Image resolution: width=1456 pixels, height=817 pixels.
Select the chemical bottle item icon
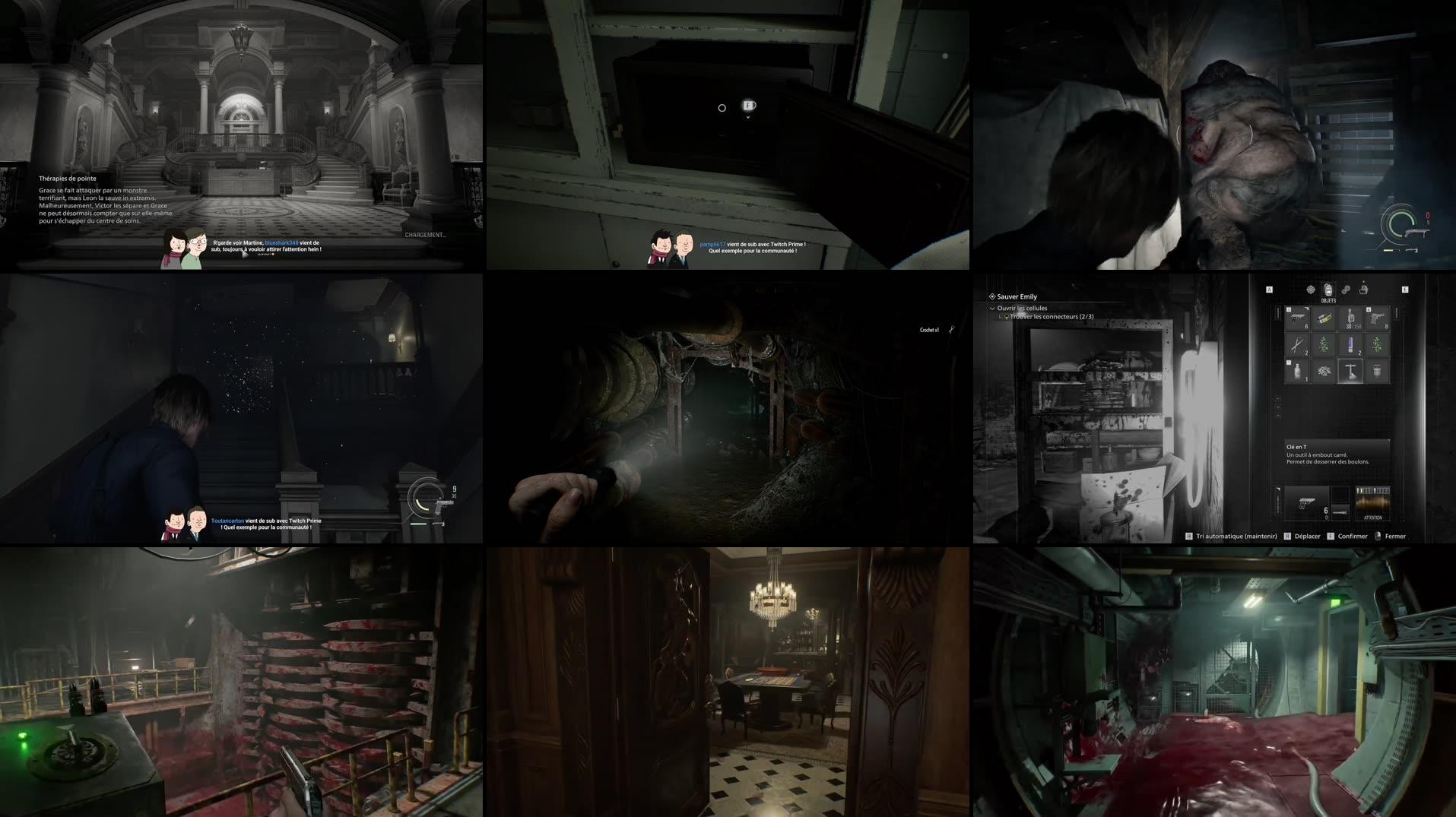click(1297, 372)
